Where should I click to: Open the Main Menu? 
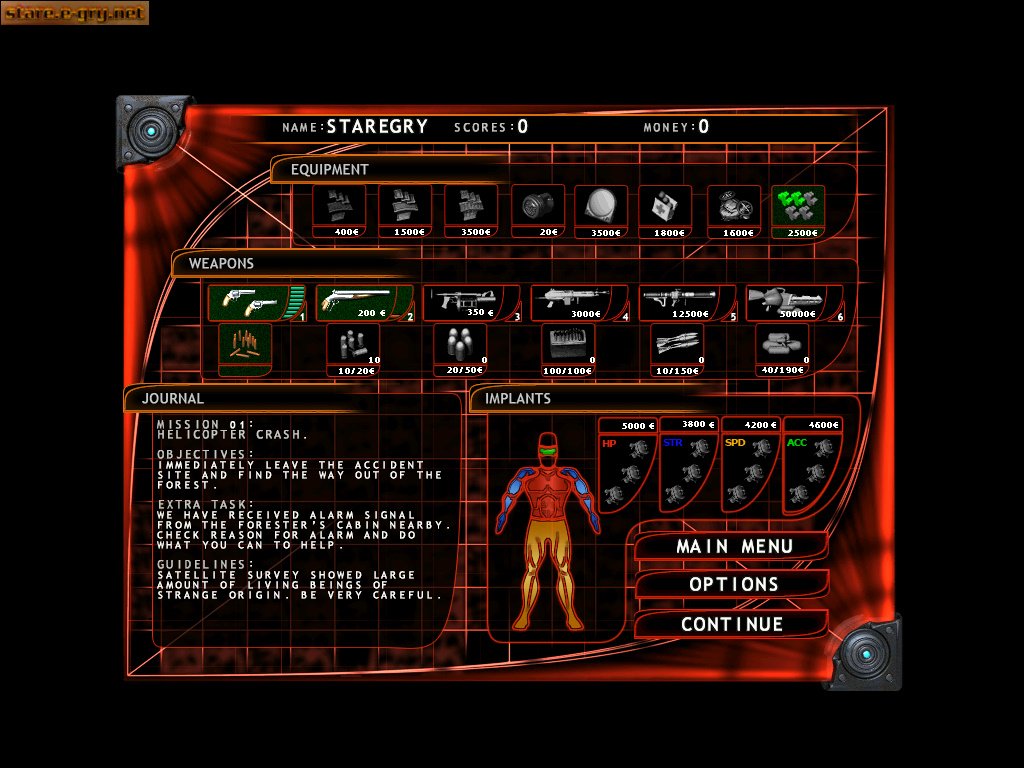click(x=734, y=547)
